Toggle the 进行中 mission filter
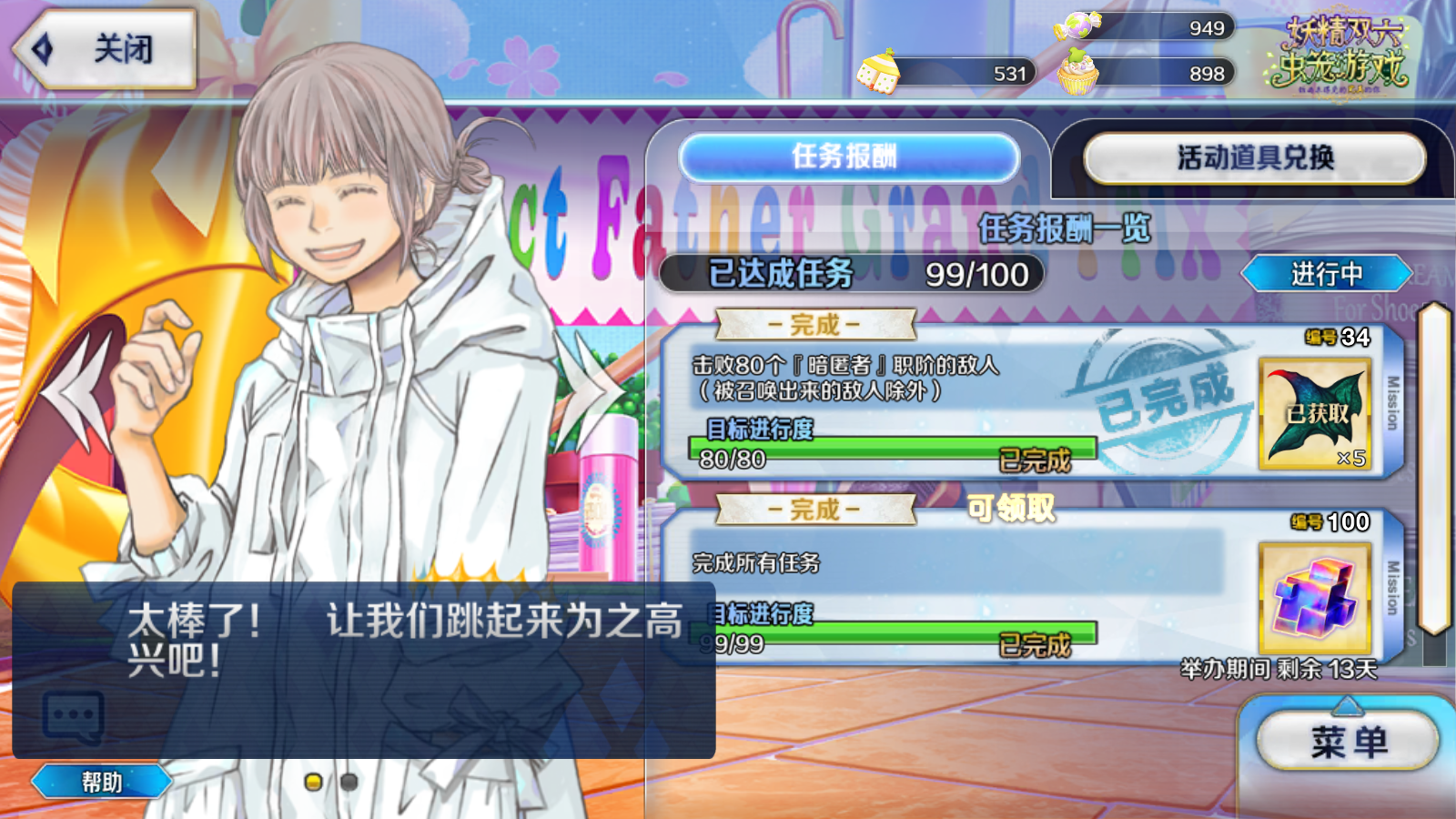 1326,274
